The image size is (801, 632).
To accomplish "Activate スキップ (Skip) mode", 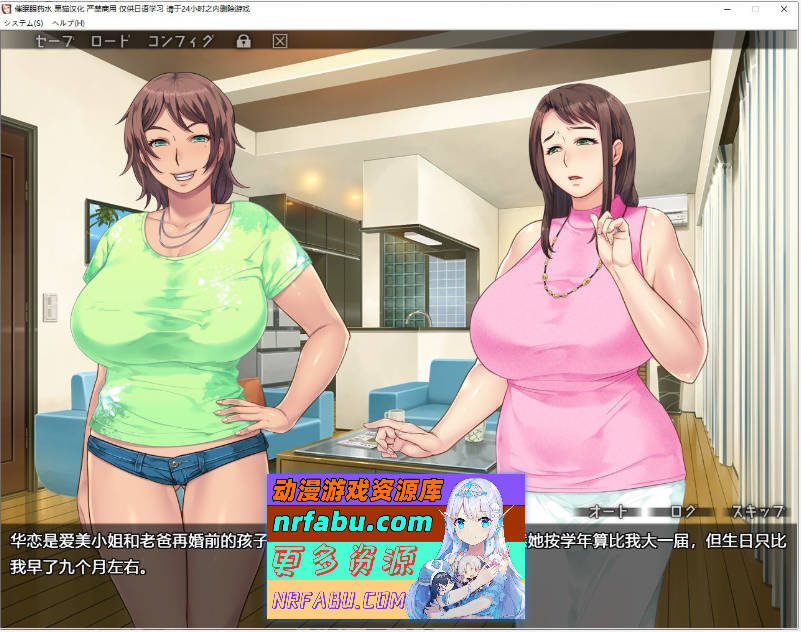I will (x=757, y=511).
